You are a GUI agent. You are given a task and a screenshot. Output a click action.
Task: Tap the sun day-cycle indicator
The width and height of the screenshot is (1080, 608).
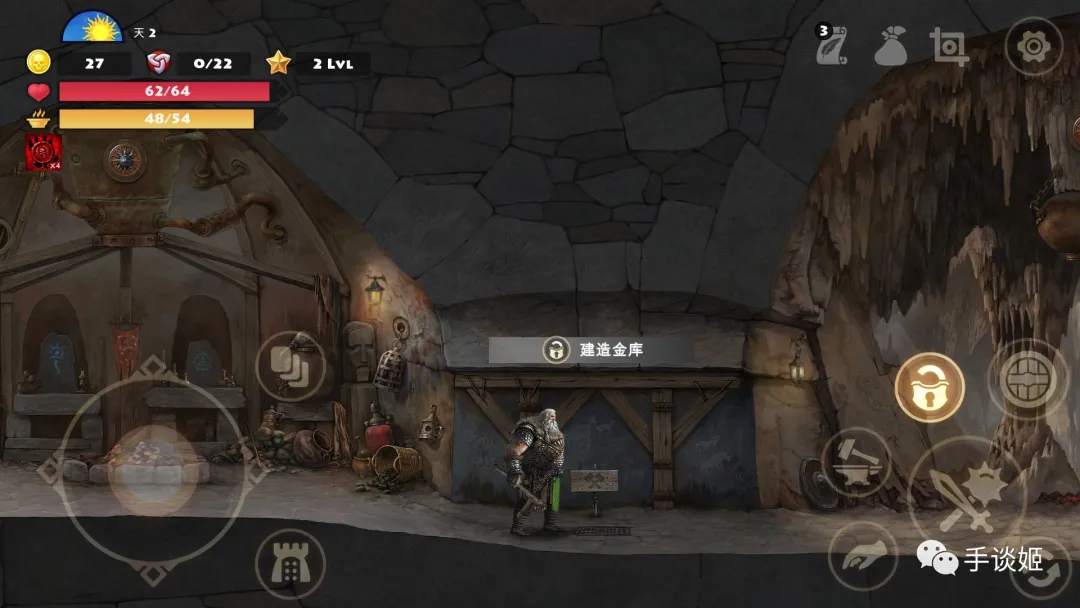[93, 27]
